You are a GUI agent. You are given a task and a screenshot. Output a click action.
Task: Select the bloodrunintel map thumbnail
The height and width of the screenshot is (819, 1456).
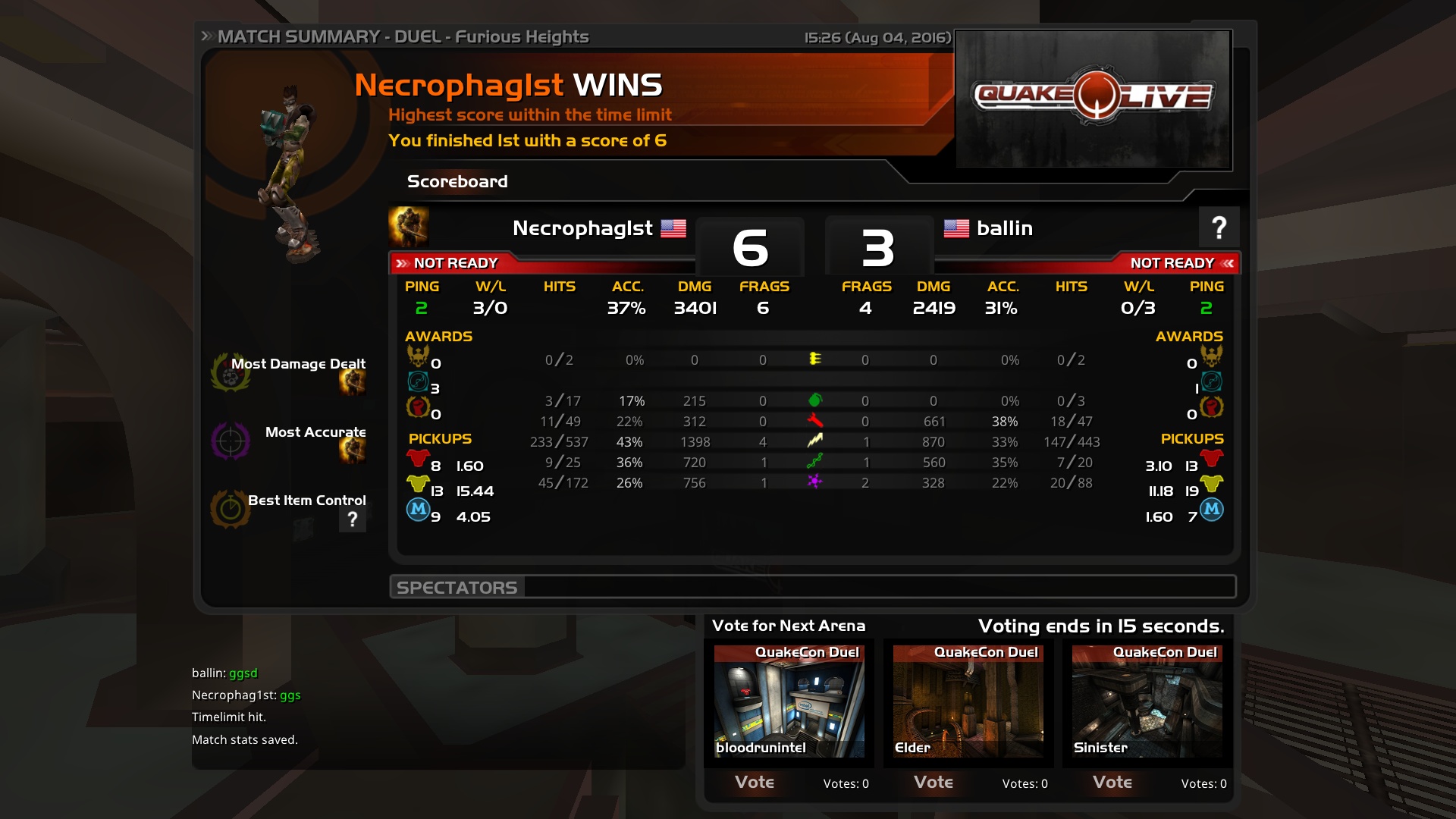click(789, 701)
